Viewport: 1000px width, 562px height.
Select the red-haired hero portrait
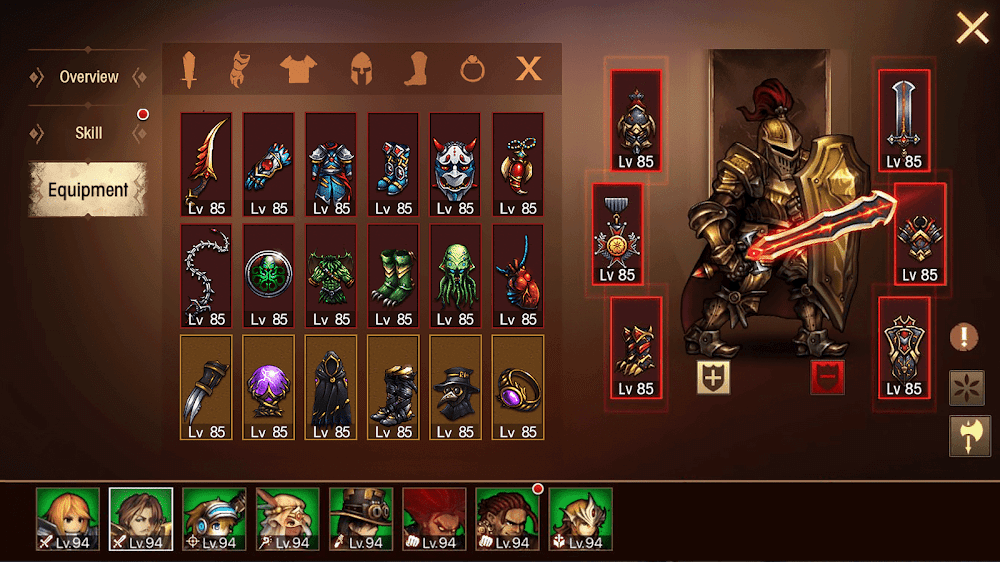[x=434, y=519]
